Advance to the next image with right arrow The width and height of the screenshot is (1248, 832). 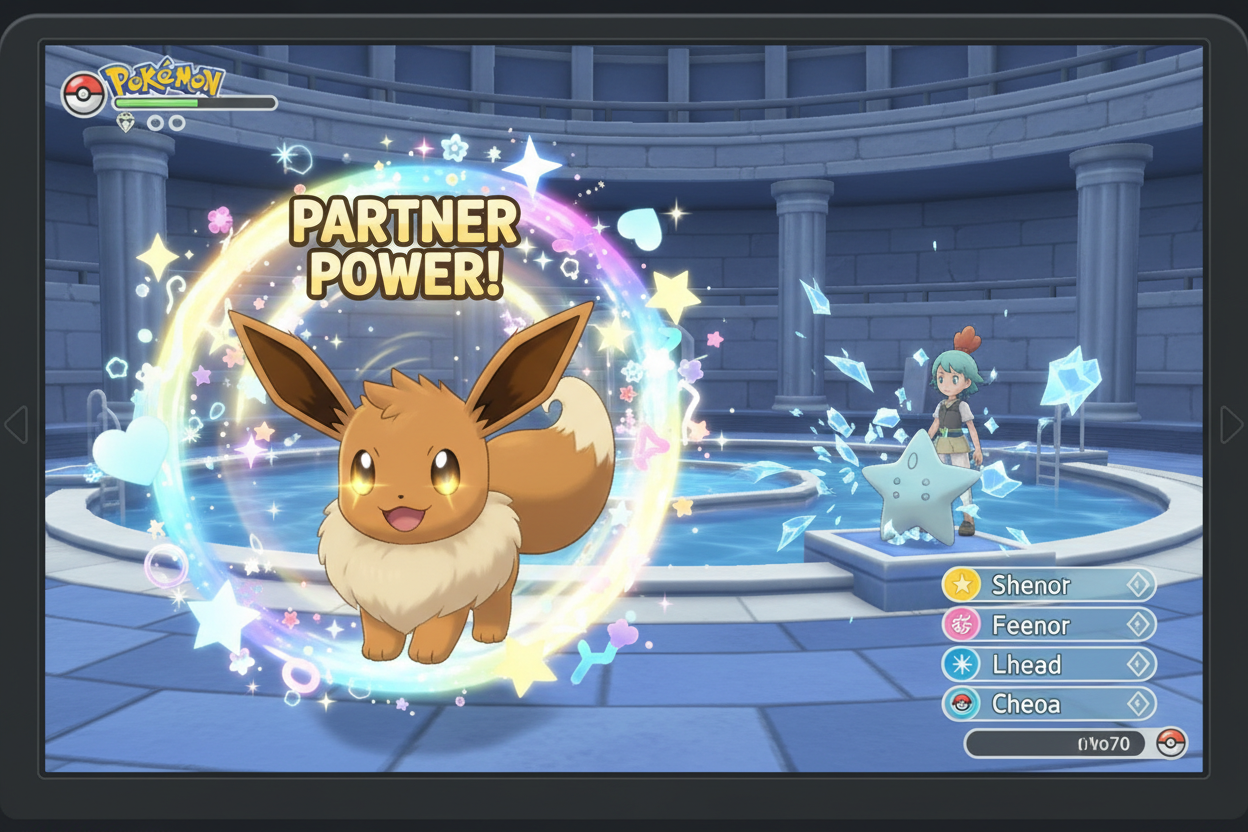click(x=1231, y=425)
